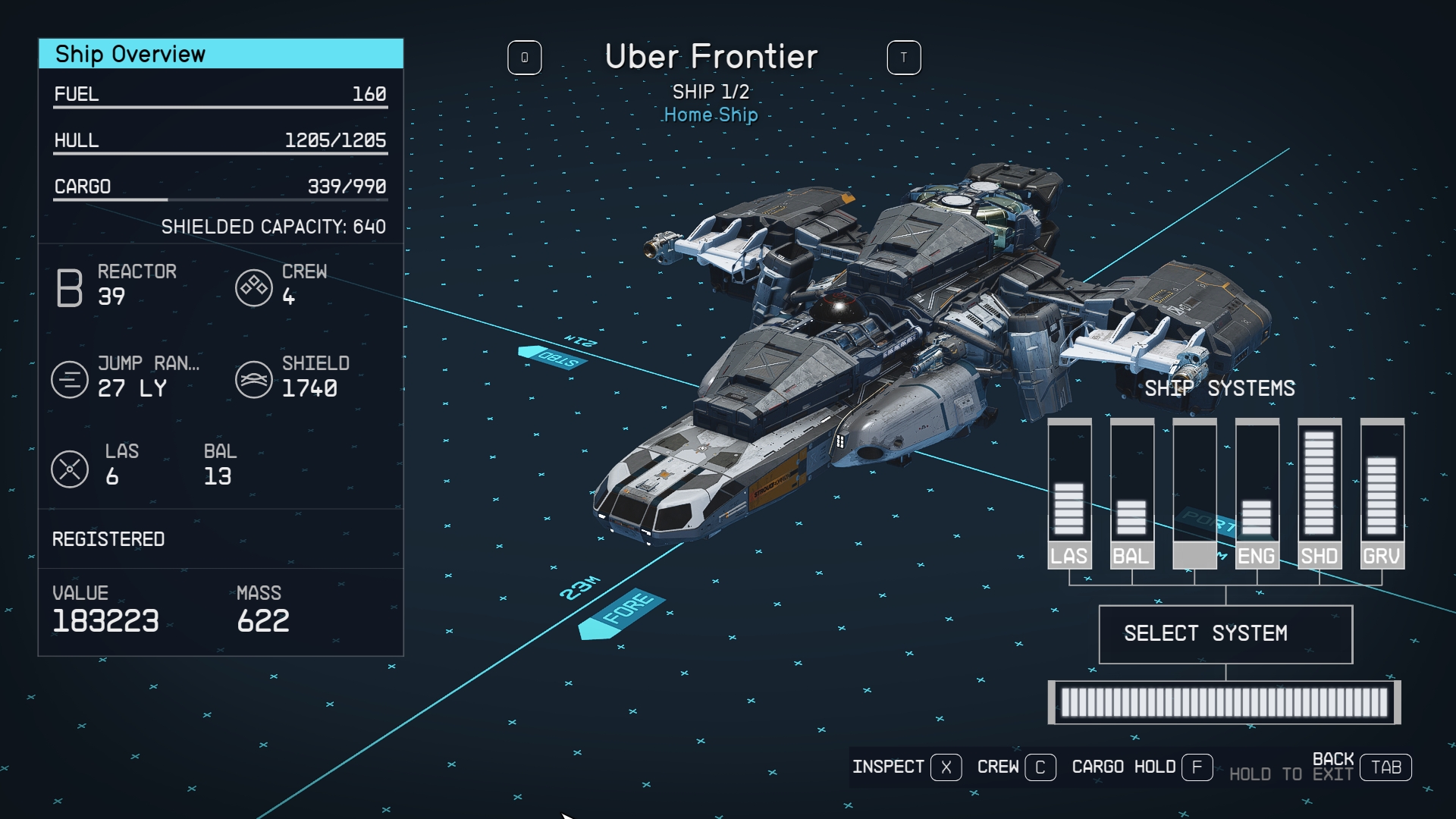Click the Ship Overview header
This screenshot has height=819, width=1456.
[x=221, y=54]
